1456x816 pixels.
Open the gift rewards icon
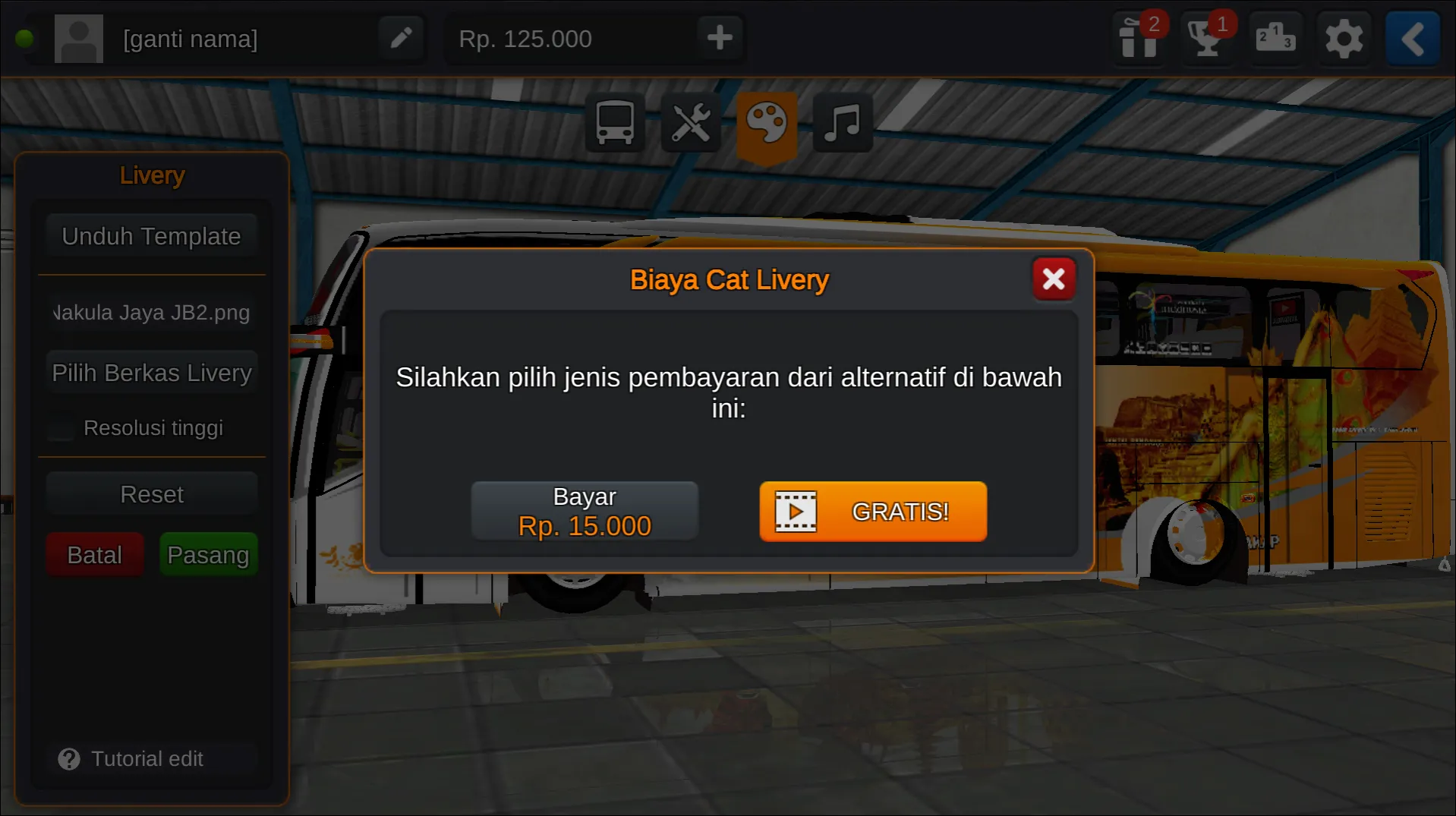click(x=1137, y=39)
